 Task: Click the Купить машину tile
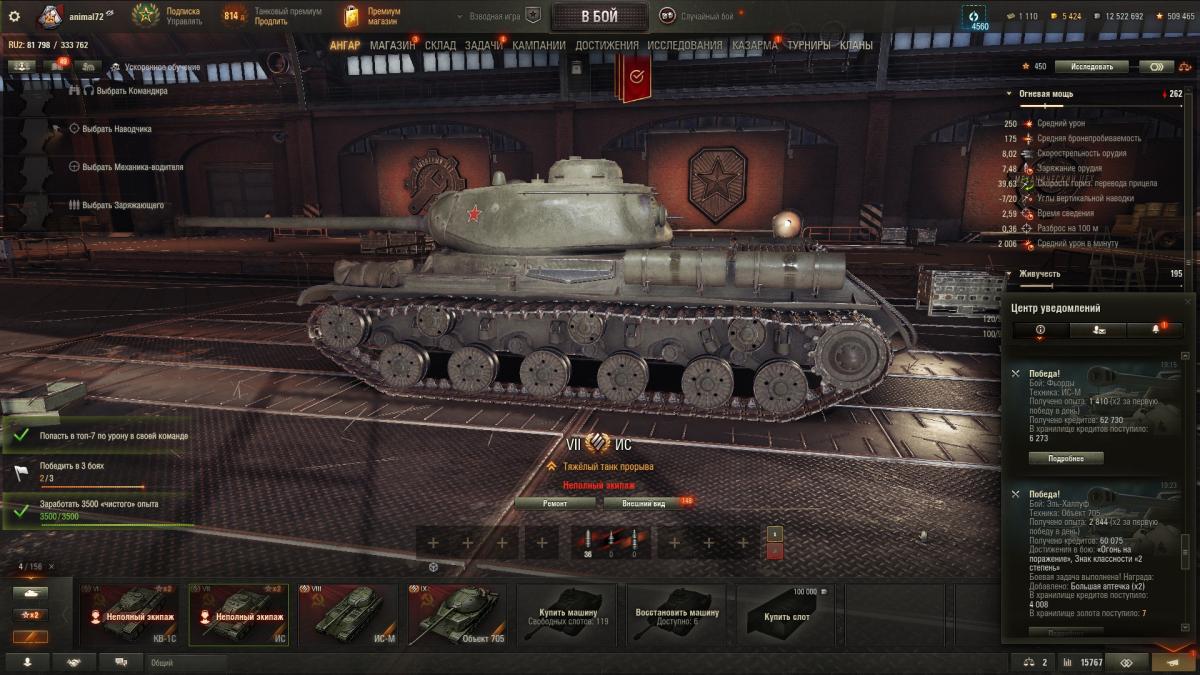(x=567, y=615)
